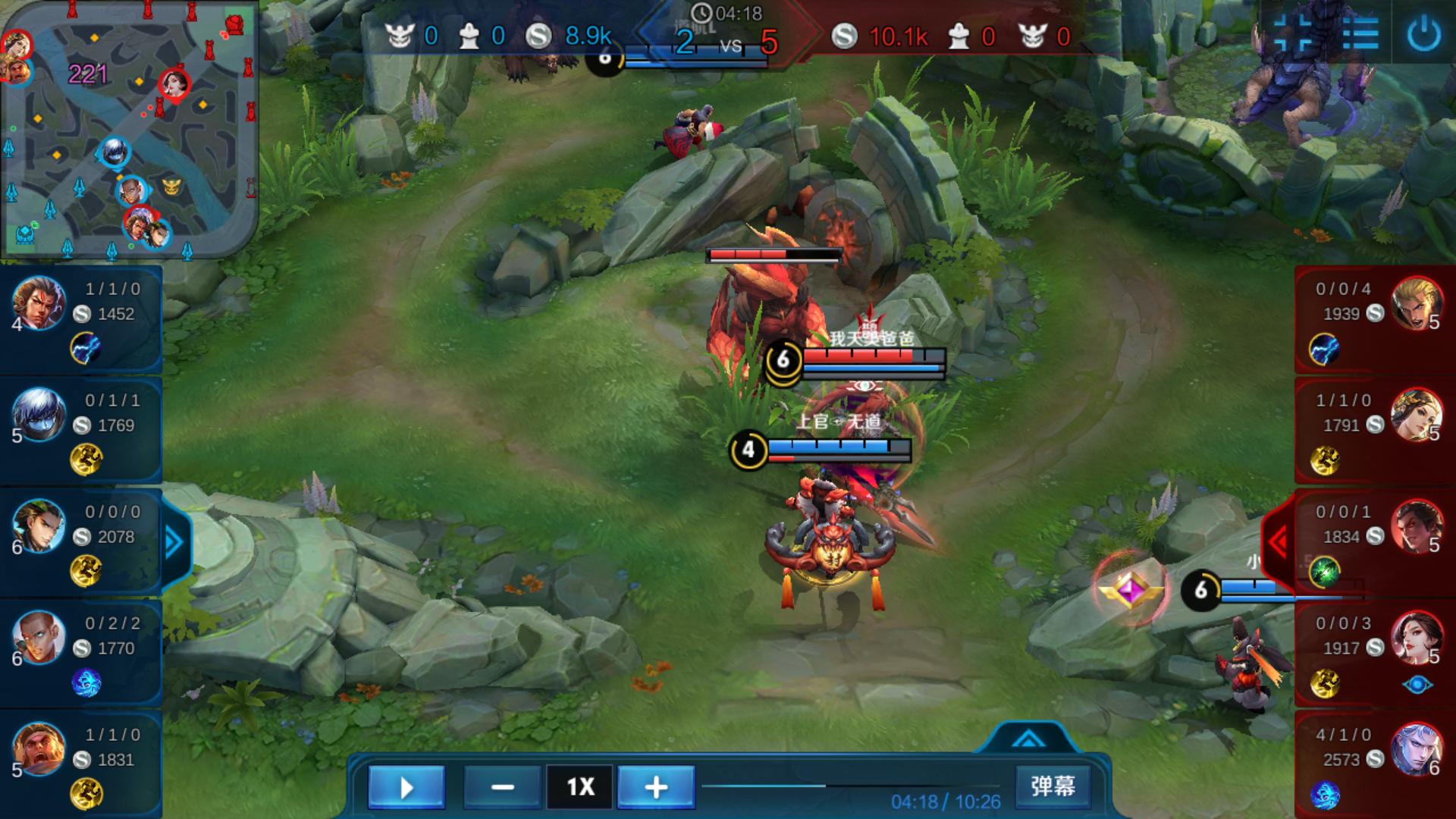Exit the replay with the power button

[1423, 34]
